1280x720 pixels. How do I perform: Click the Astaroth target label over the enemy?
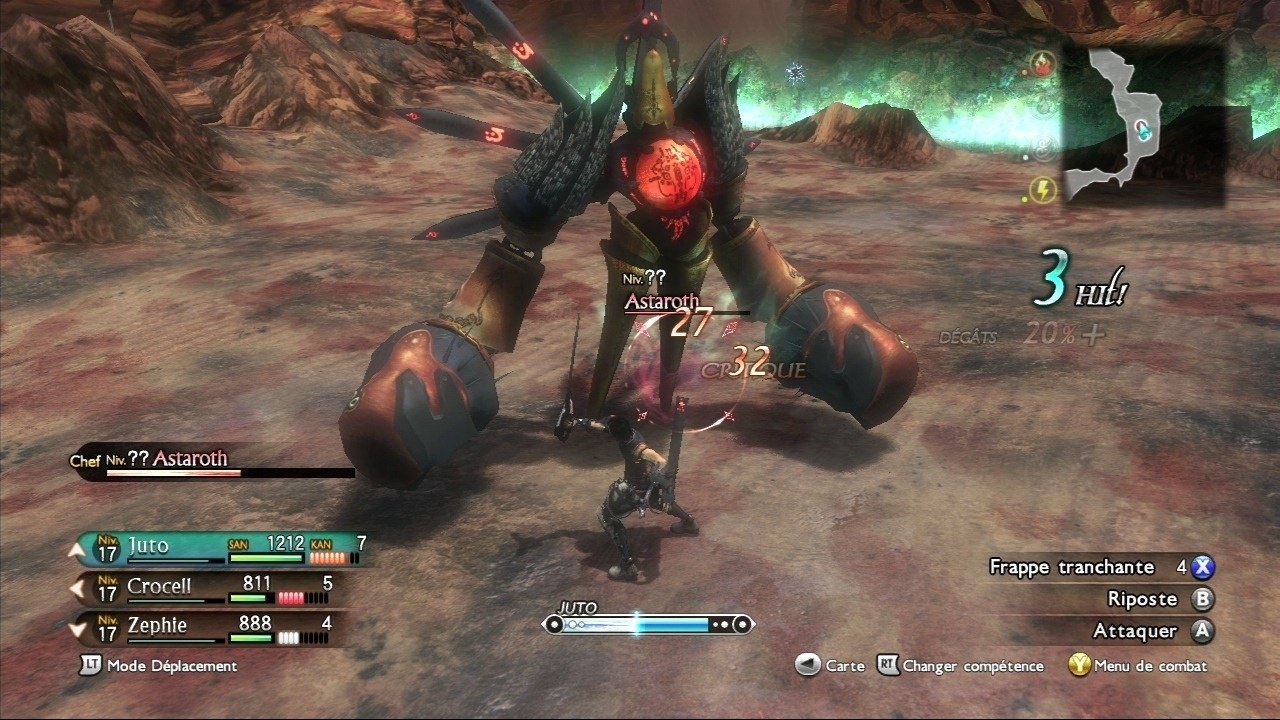click(659, 300)
